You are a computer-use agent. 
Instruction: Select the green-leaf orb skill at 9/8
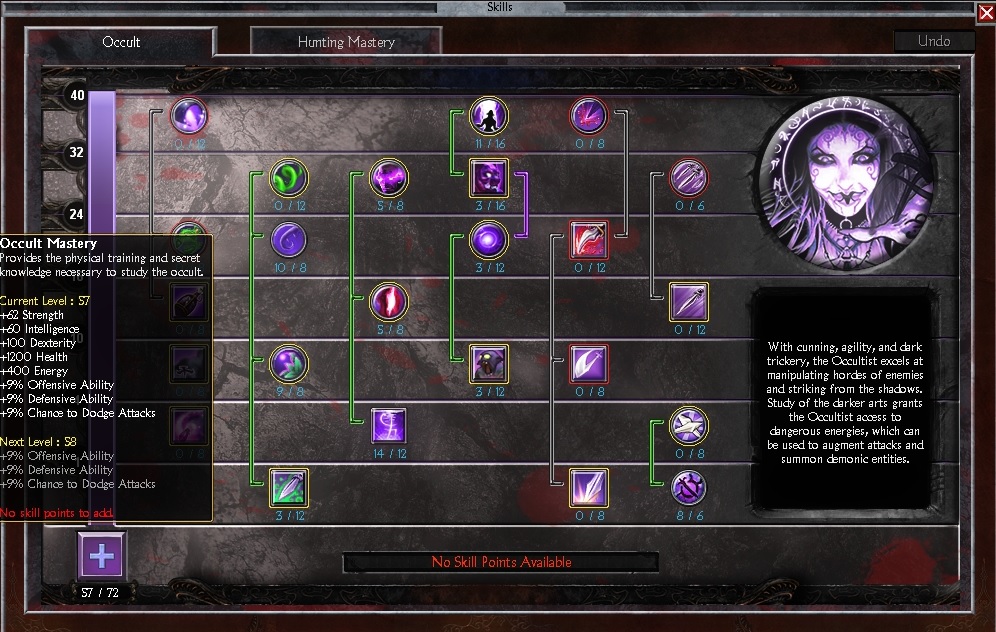pos(289,364)
